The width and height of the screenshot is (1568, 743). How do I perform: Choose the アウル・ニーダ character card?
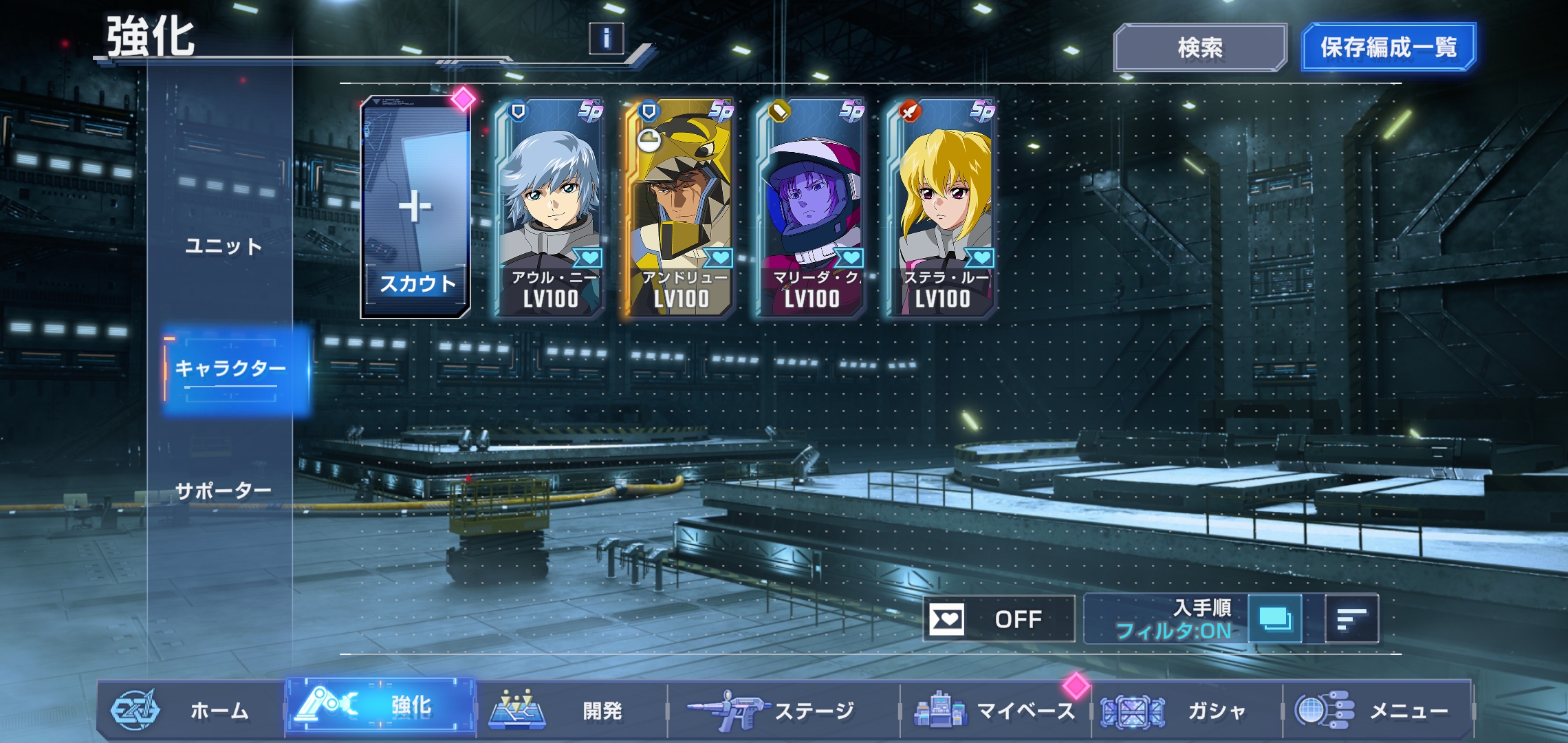coord(550,208)
